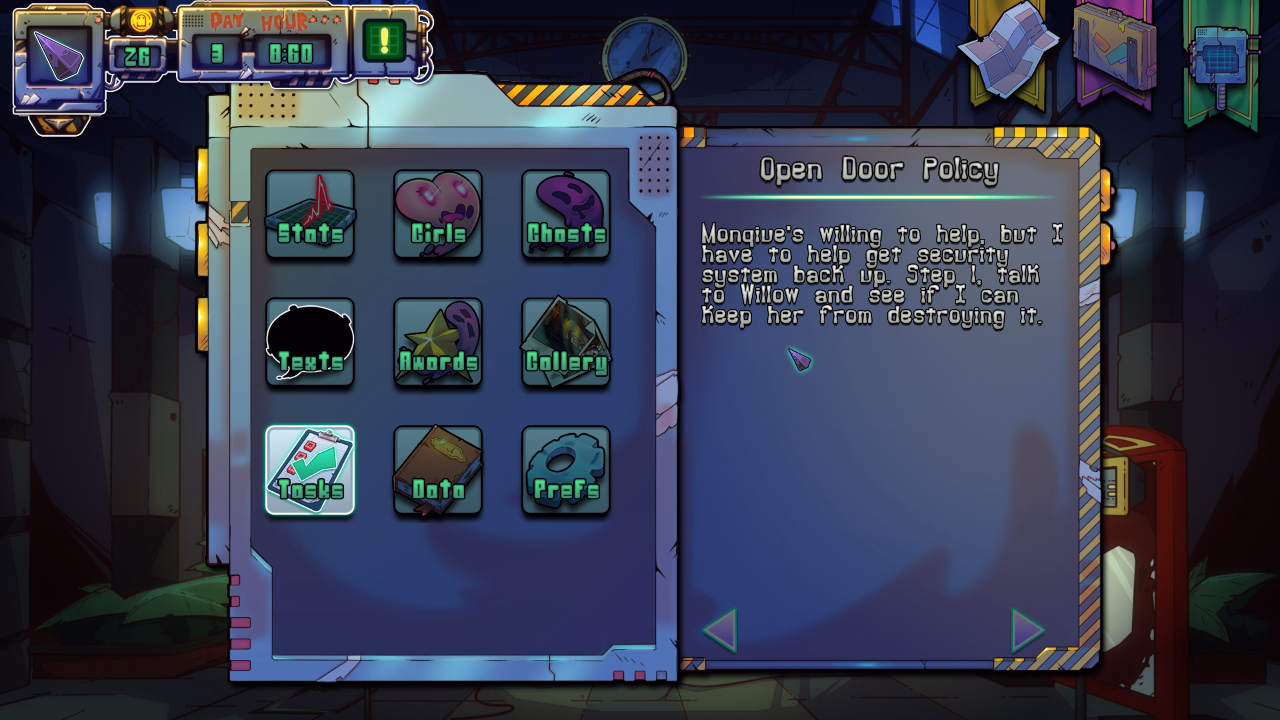Click the purple crystal icon panel

click(x=59, y=56)
